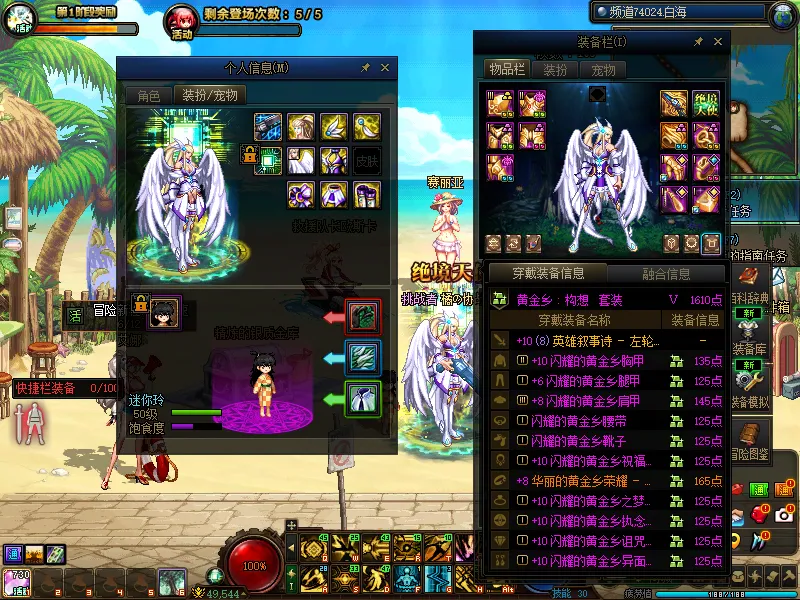The image size is (800, 600).
Task: Switch to the 装扮 costume tab in equipment
Action: [x=555, y=69]
